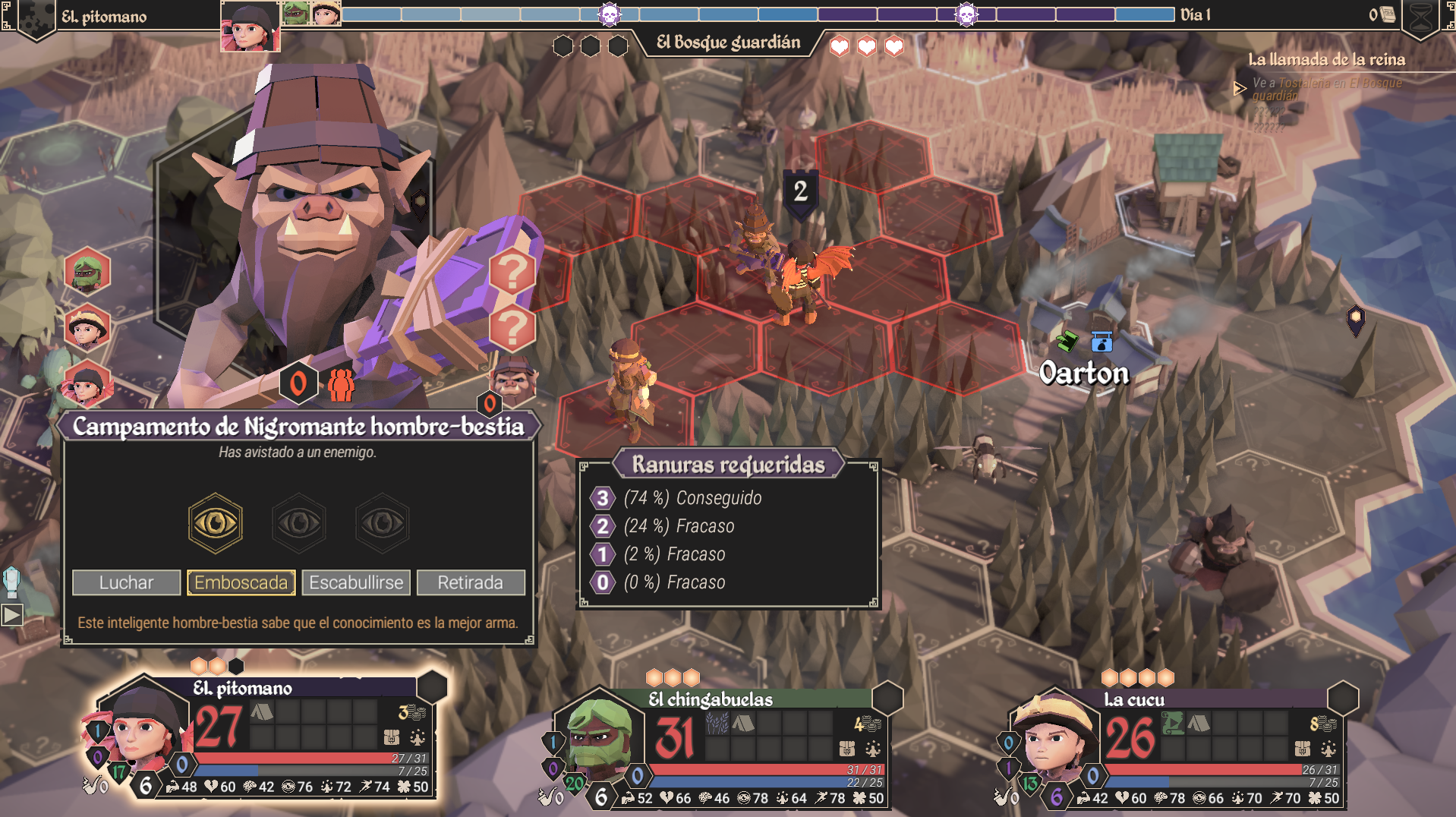
Task: Select the first red question mark enemy ability
Action: (512, 271)
